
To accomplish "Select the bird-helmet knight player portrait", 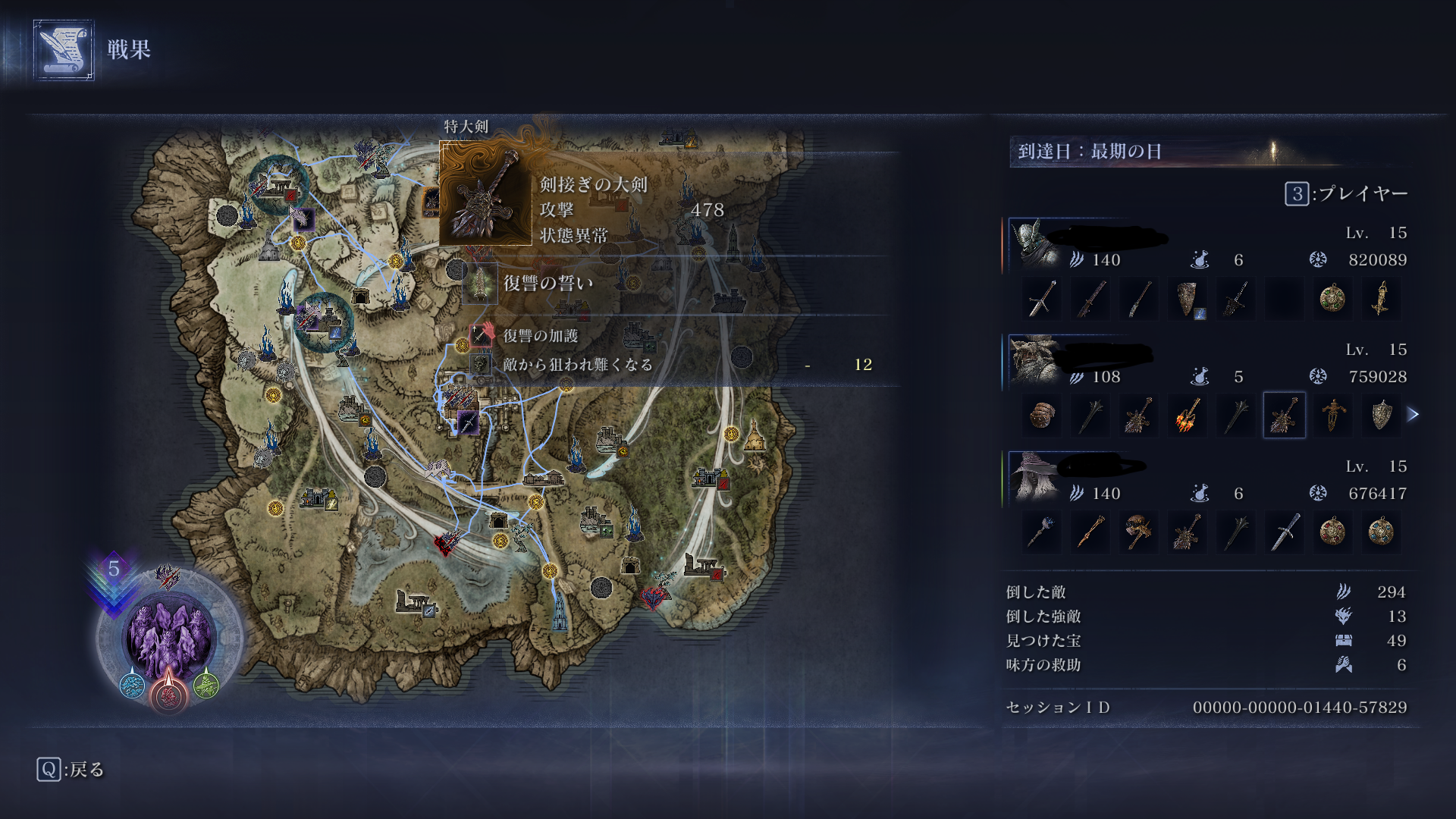I will pyautogui.click(x=1034, y=244).
